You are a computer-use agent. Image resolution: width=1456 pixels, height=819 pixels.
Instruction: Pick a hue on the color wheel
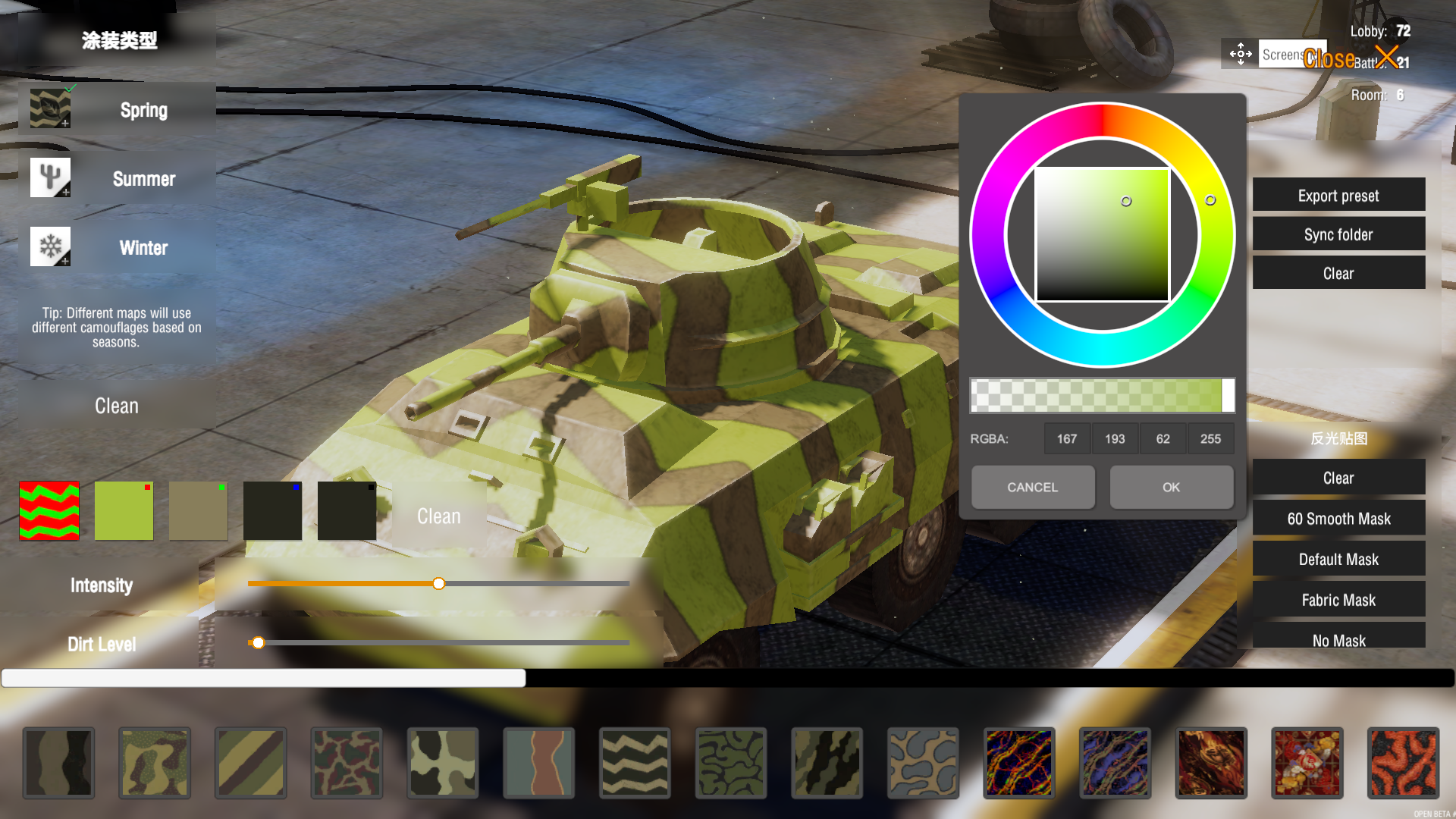click(1211, 201)
